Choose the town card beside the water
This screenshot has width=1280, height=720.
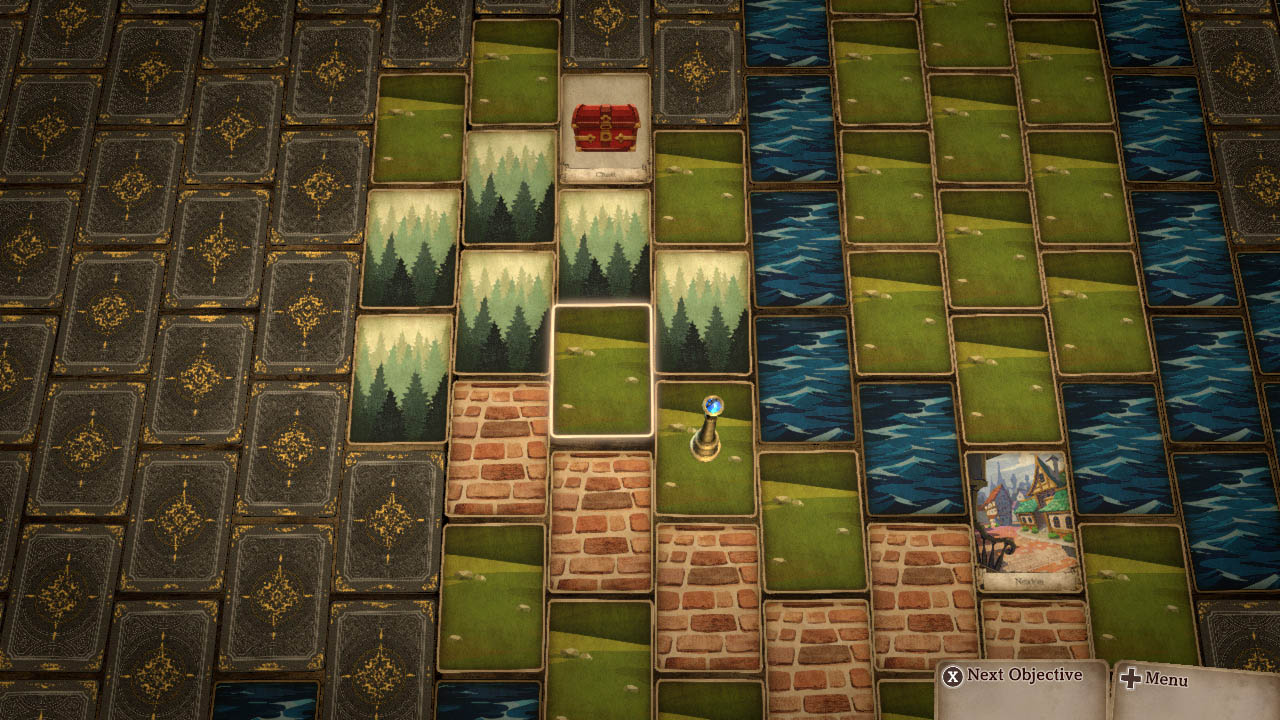click(1023, 520)
